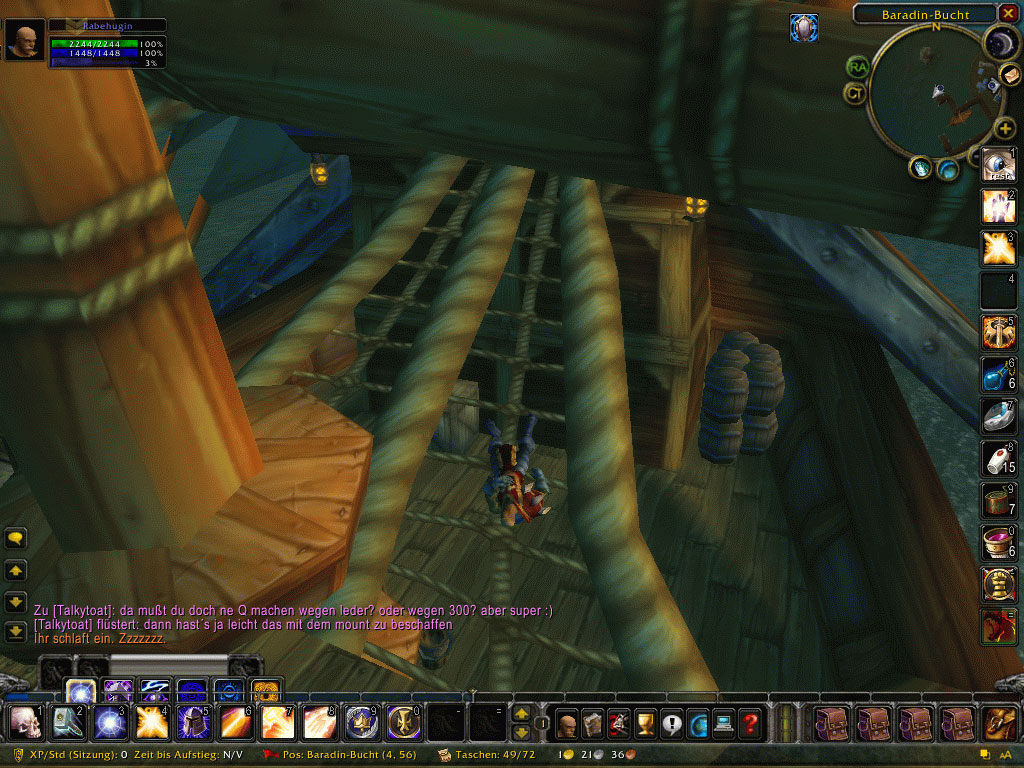Select the skull ability in action slot 1
The image size is (1024, 768).
[x=25, y=721]
